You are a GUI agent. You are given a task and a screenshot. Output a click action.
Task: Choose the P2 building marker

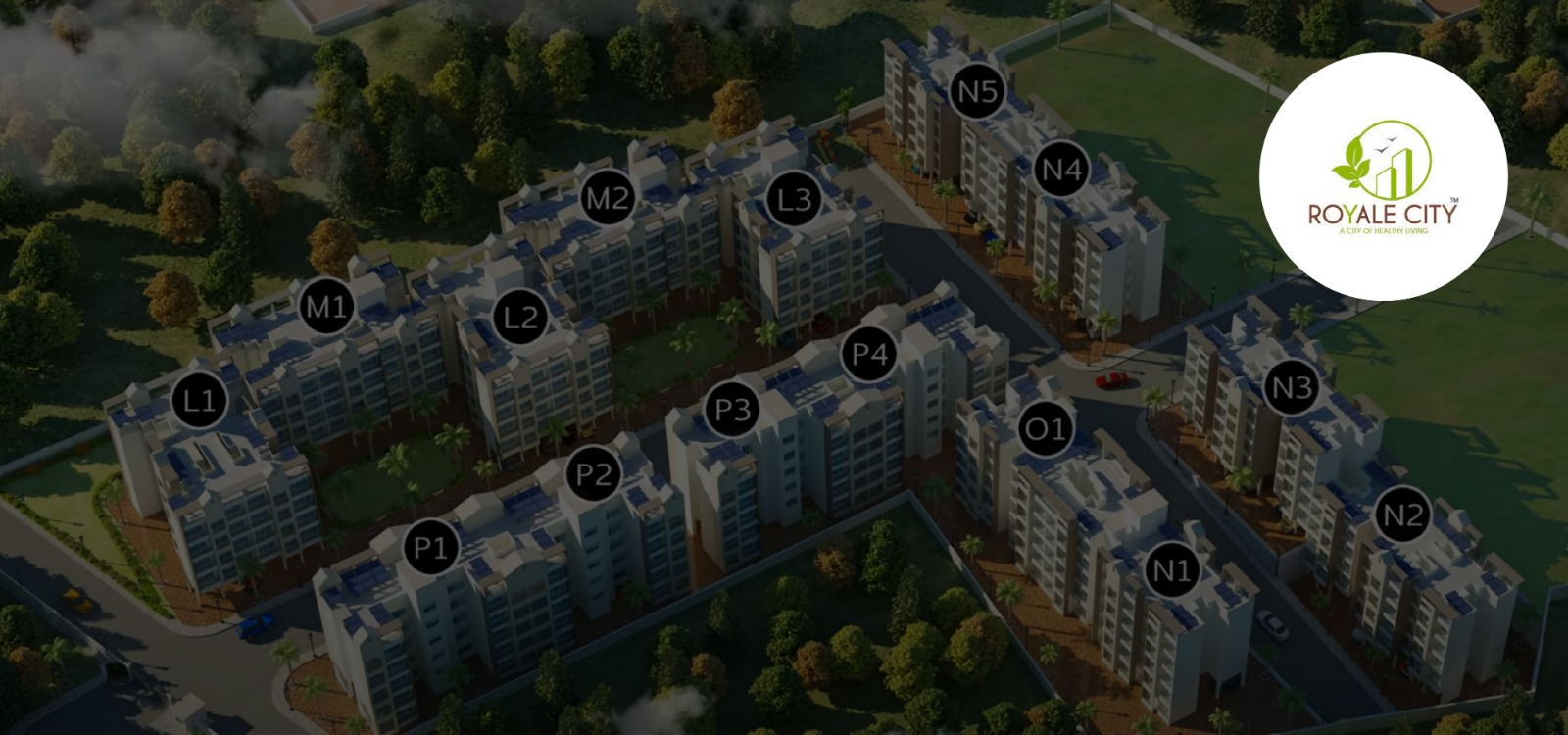pyautogui.click(x=594, y=475)
